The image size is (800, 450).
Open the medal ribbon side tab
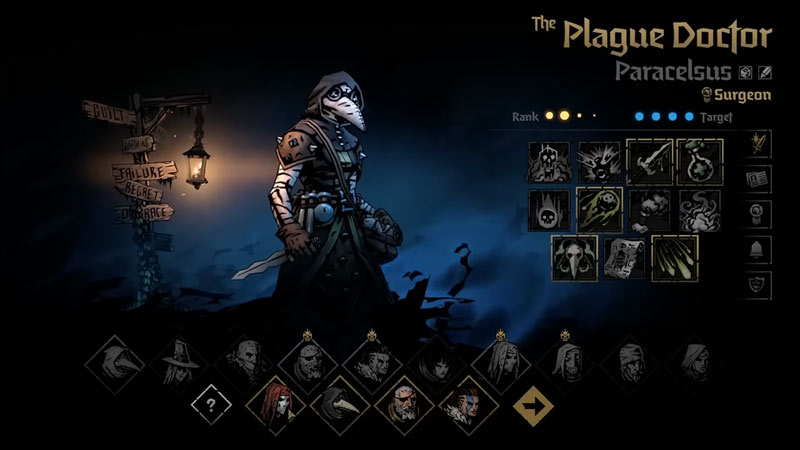tap(758, 214)
